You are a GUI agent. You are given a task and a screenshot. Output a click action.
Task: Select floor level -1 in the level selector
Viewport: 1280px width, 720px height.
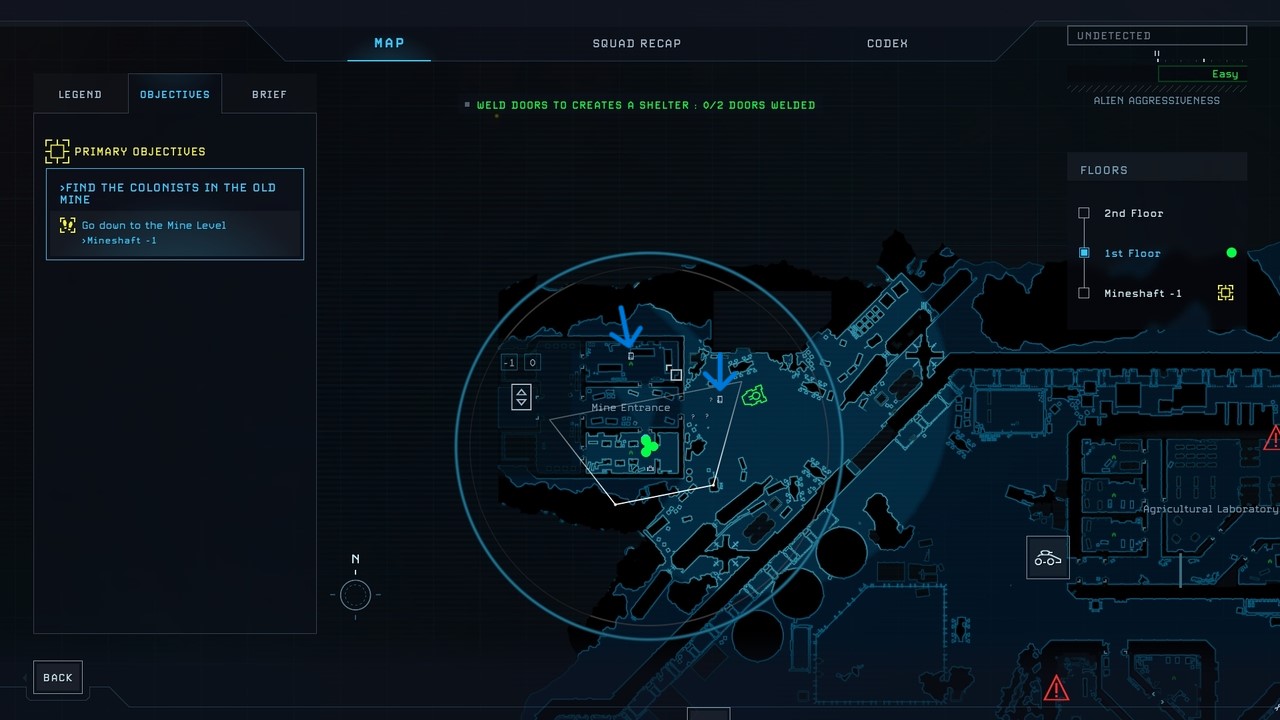pos(509,362)
